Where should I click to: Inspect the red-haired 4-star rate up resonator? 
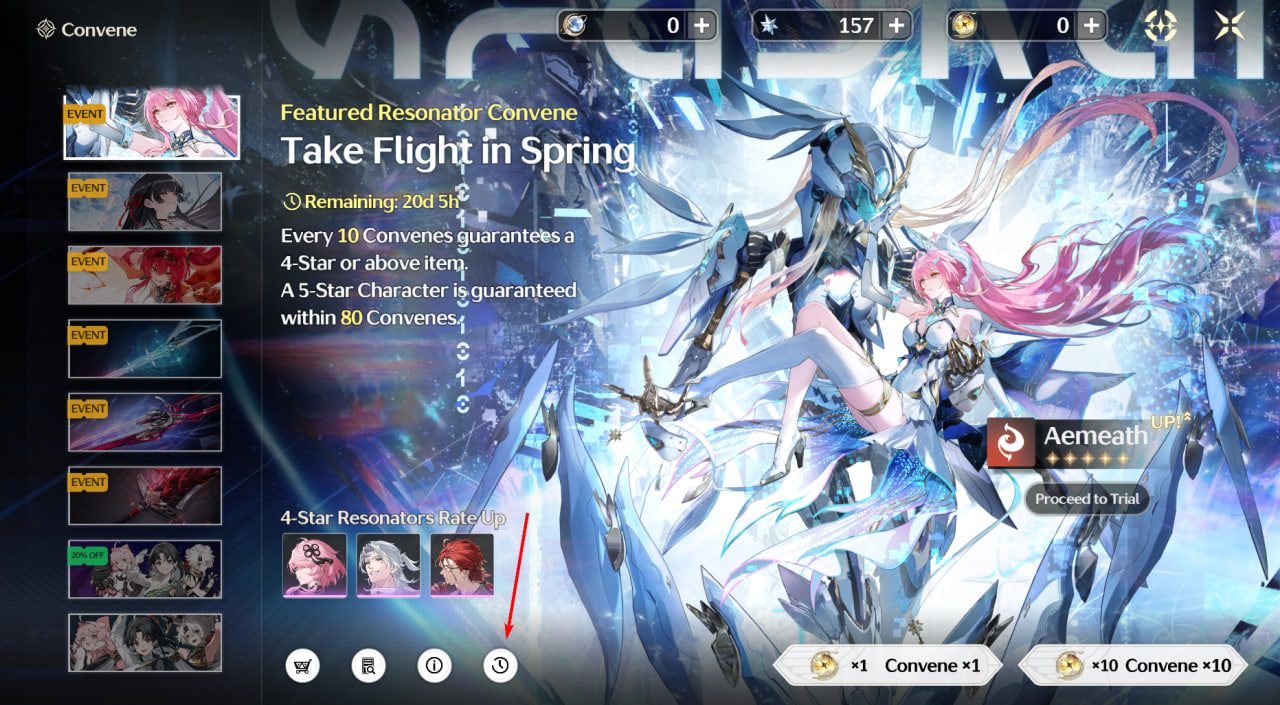(x=462, y=565)
